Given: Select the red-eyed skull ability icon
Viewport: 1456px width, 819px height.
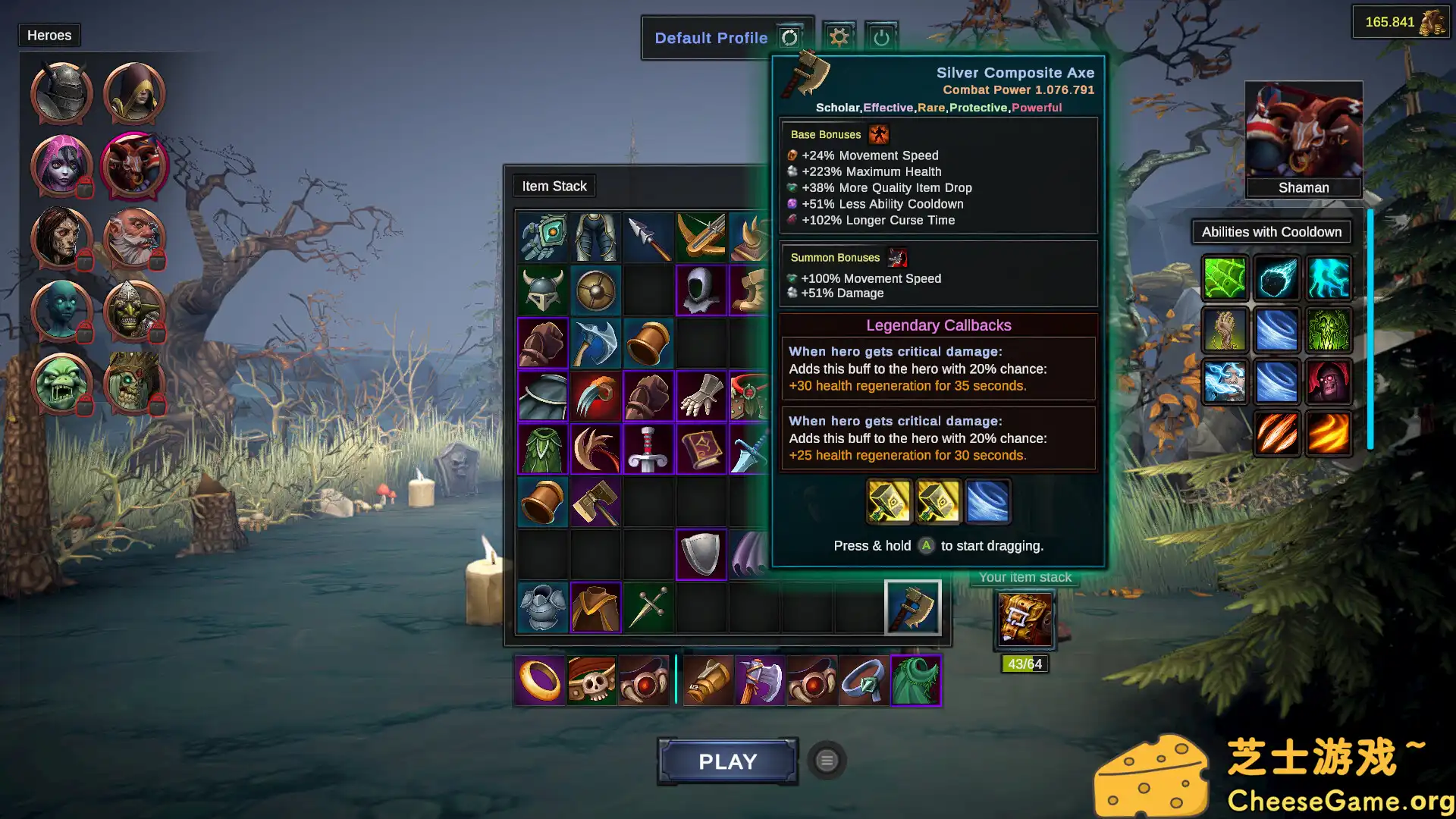Looking at the screenshot, I should [1328, 381].
